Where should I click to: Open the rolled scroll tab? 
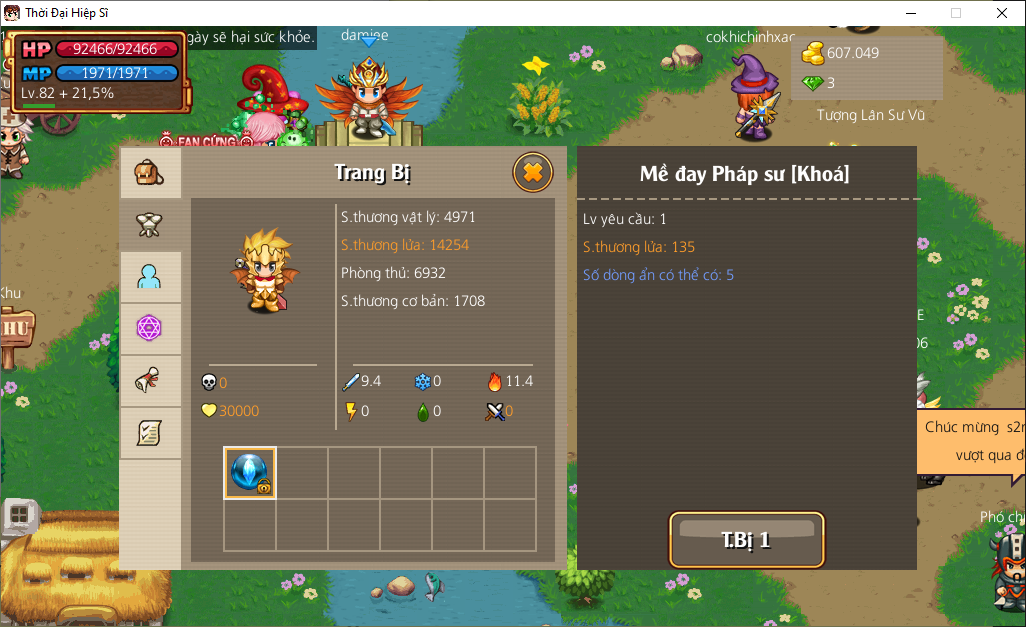150,380
